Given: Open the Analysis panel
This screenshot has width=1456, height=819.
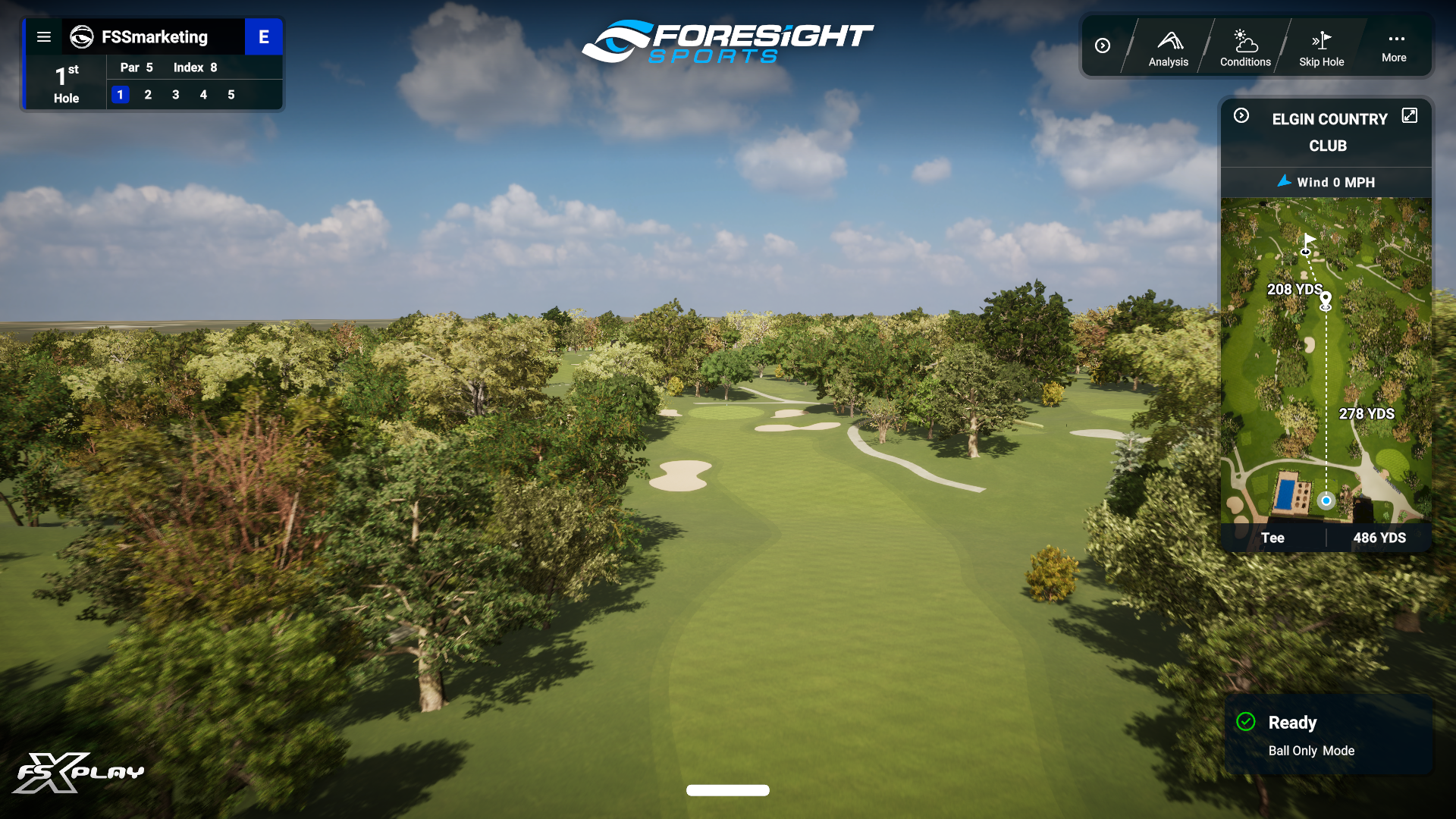Looking at the screenshot, I should 1168,45.
